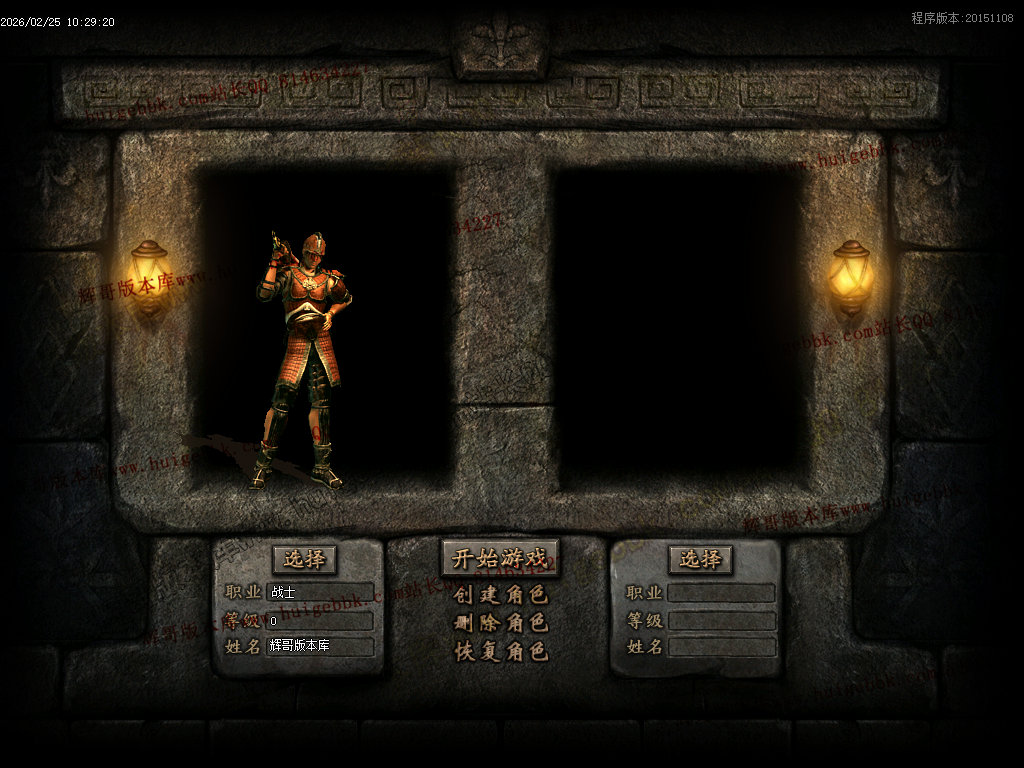
Task: Select 删除角色 to delete a character
Action: coord(500,623)
